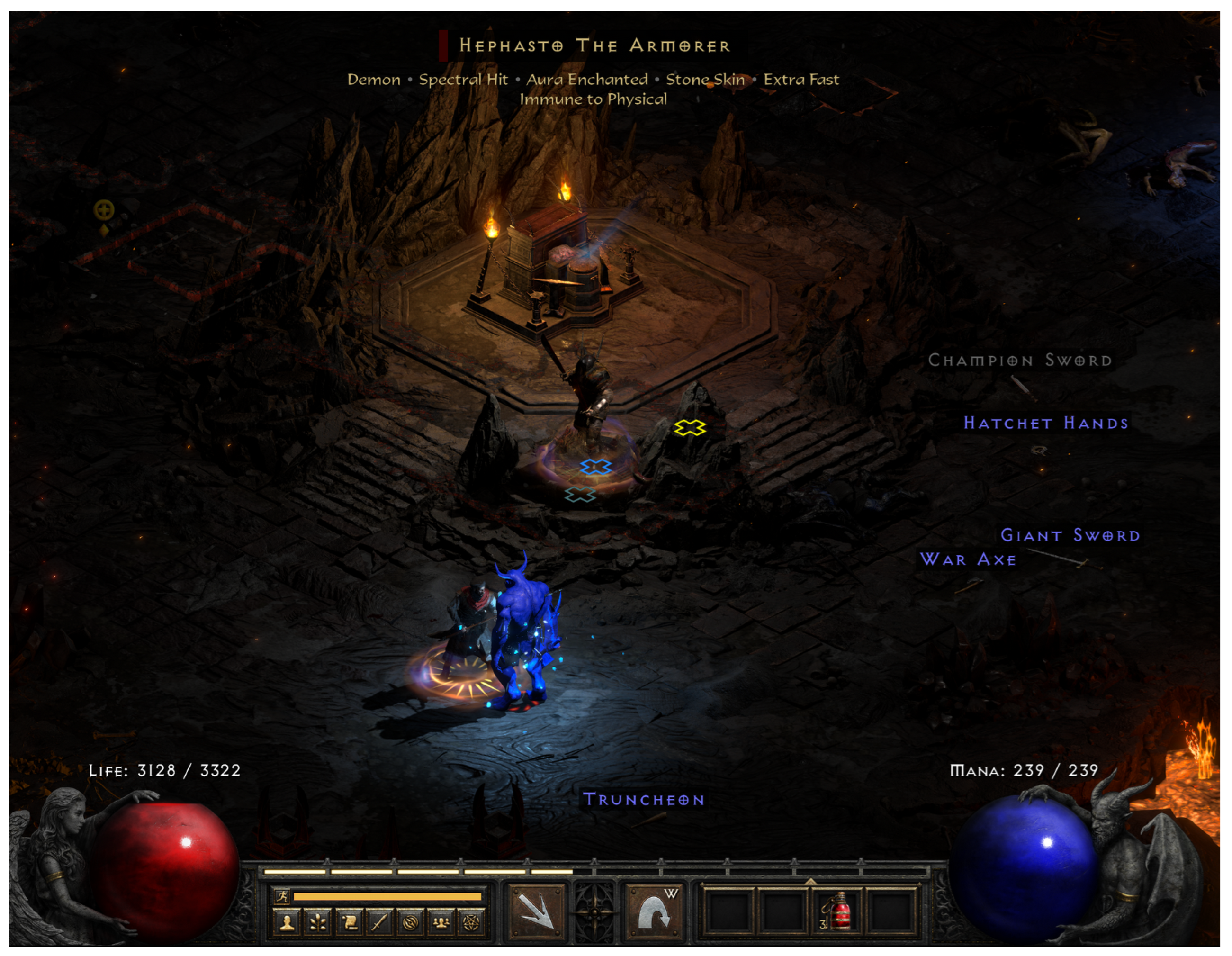This screenshot has width=1232, height=956.
Task: Pick up the Champion Sword label
Action: click(x=1020, y=360)
